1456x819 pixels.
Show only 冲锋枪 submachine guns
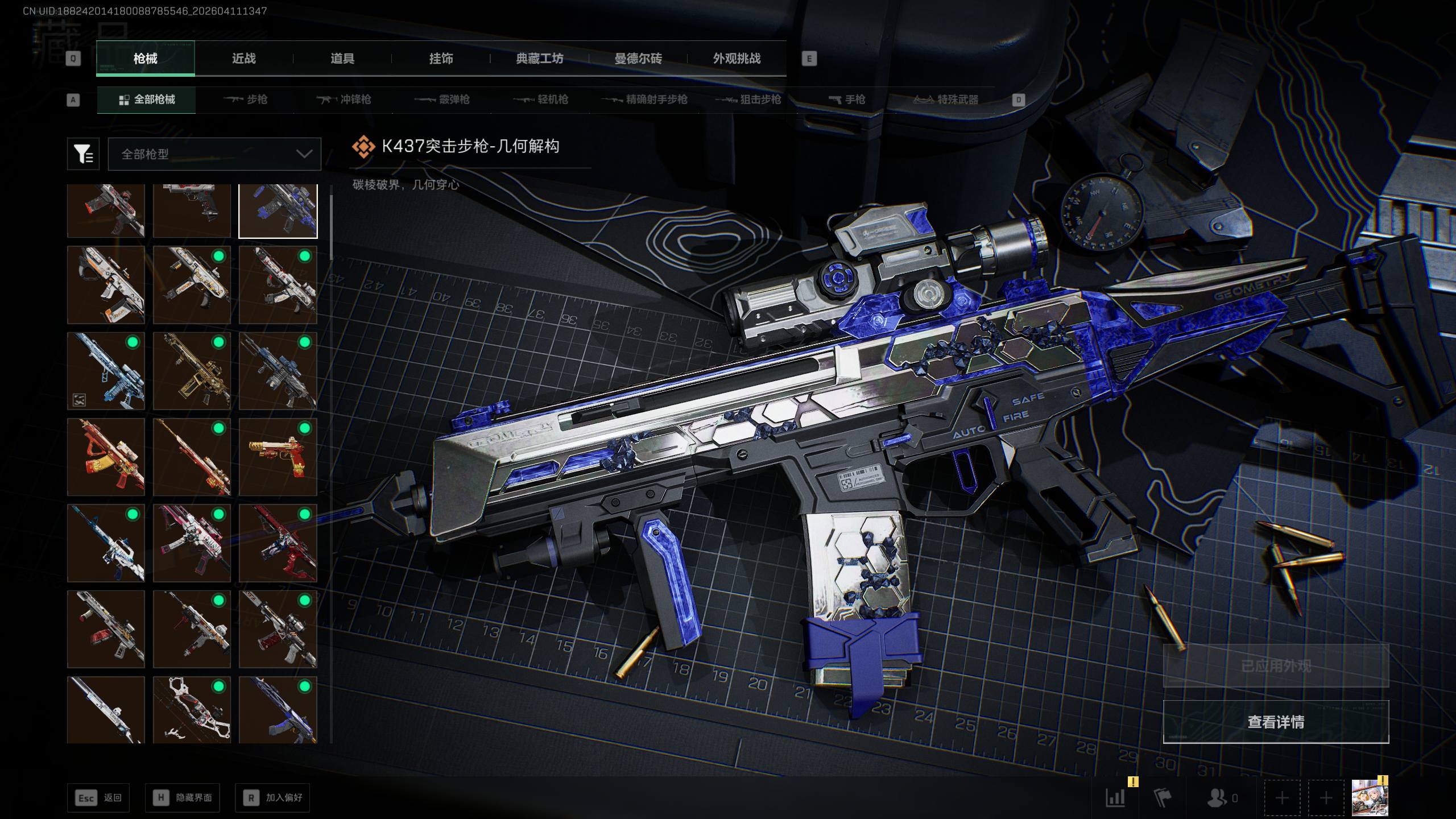point(344,100)
